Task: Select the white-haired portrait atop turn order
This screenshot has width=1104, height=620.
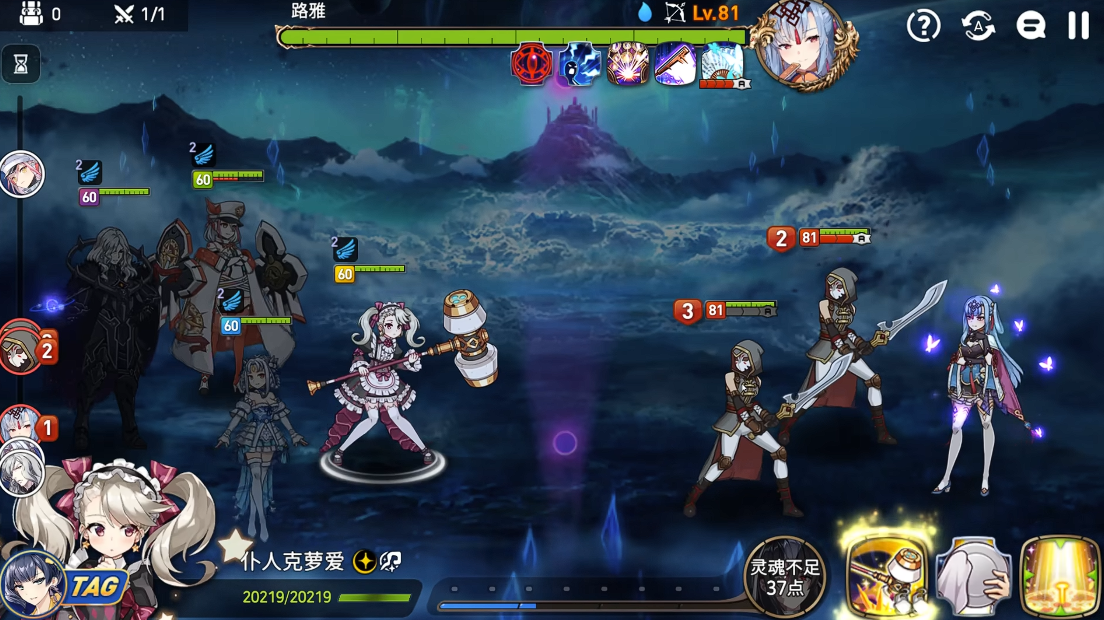Action: pos(21,175)
